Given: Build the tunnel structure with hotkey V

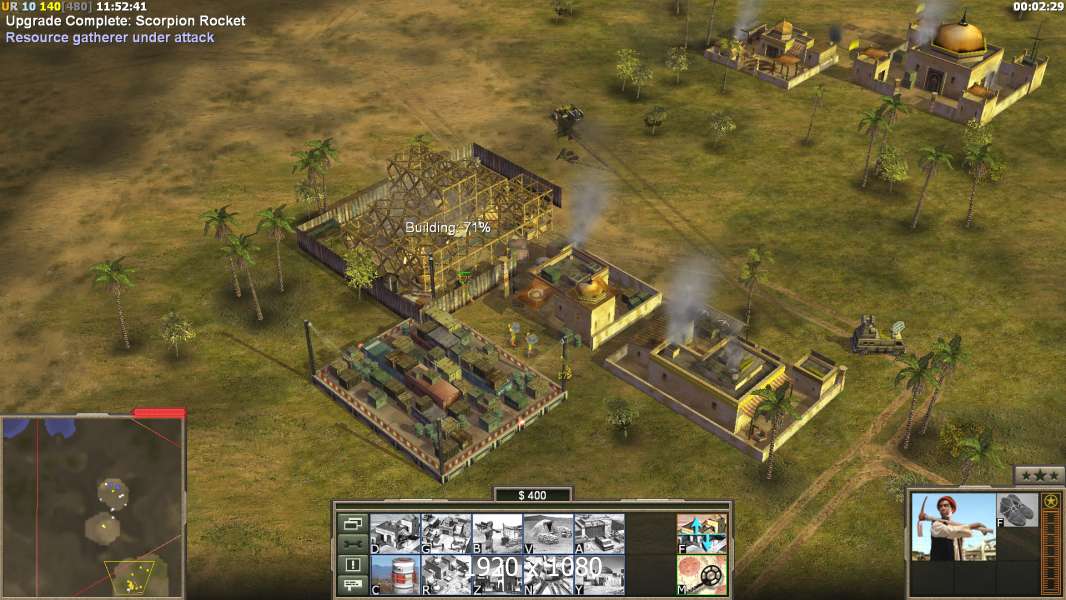Looking at the screenshot, I should pyautogui.click(x=548, y=533).
